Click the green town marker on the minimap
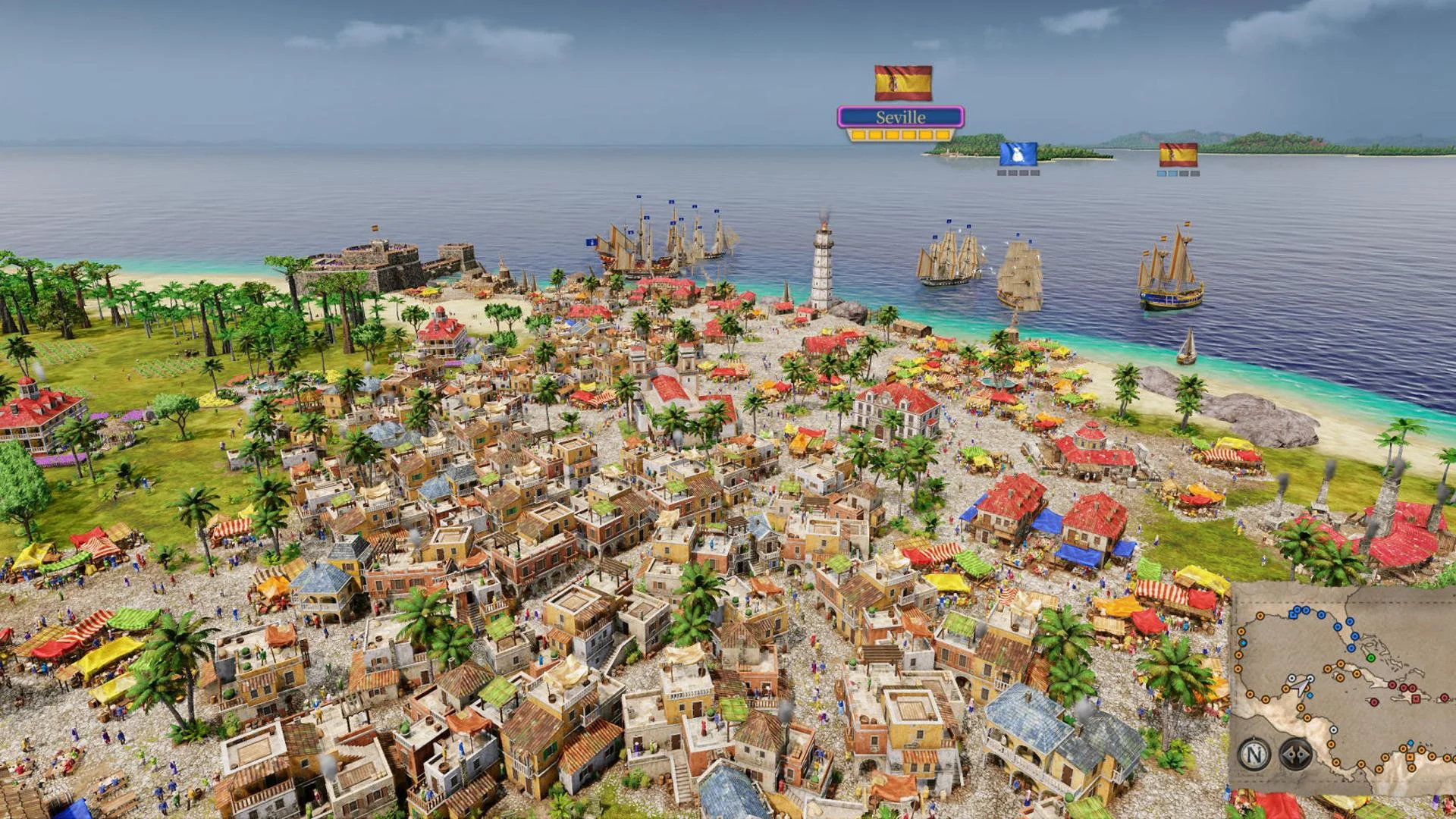Image resolution: width=1456 pixels, height=819 pixels. tap(1371, 657)
